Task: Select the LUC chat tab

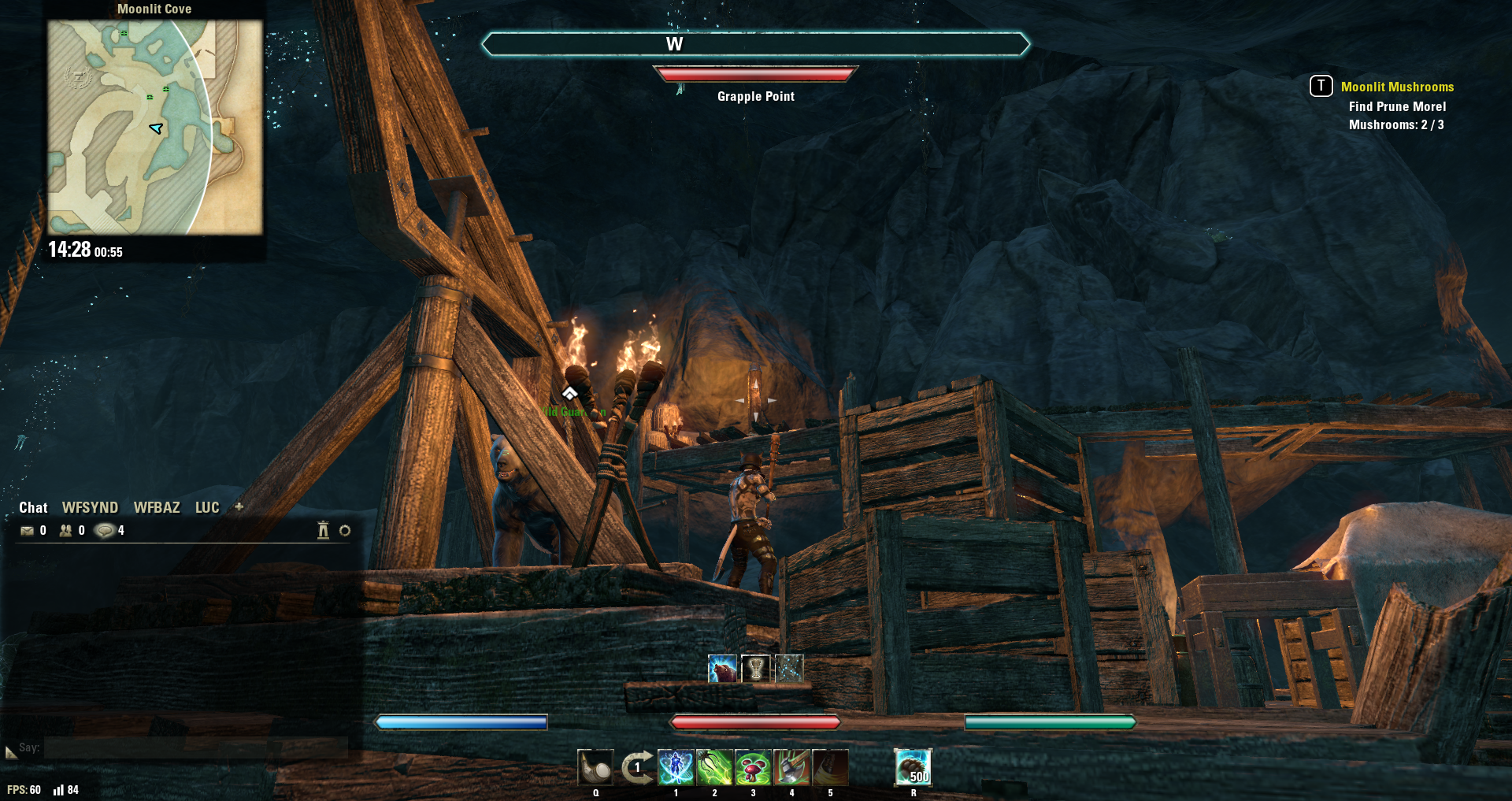Action: [x=207, y=508]
